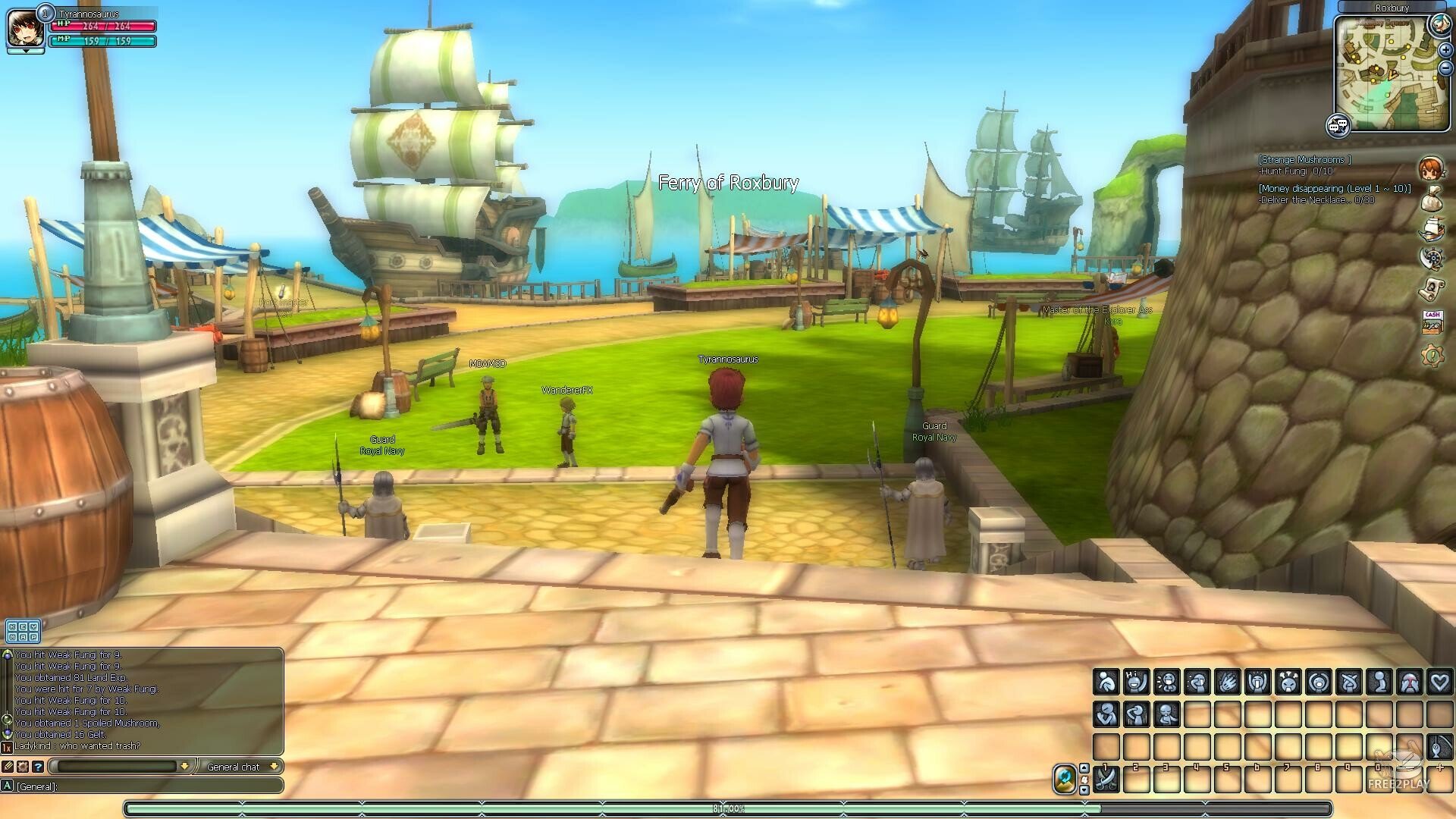This screenshot has width=1456, height=819.
Task: Open the Key Map button
Action: click(x=23, y=631)
